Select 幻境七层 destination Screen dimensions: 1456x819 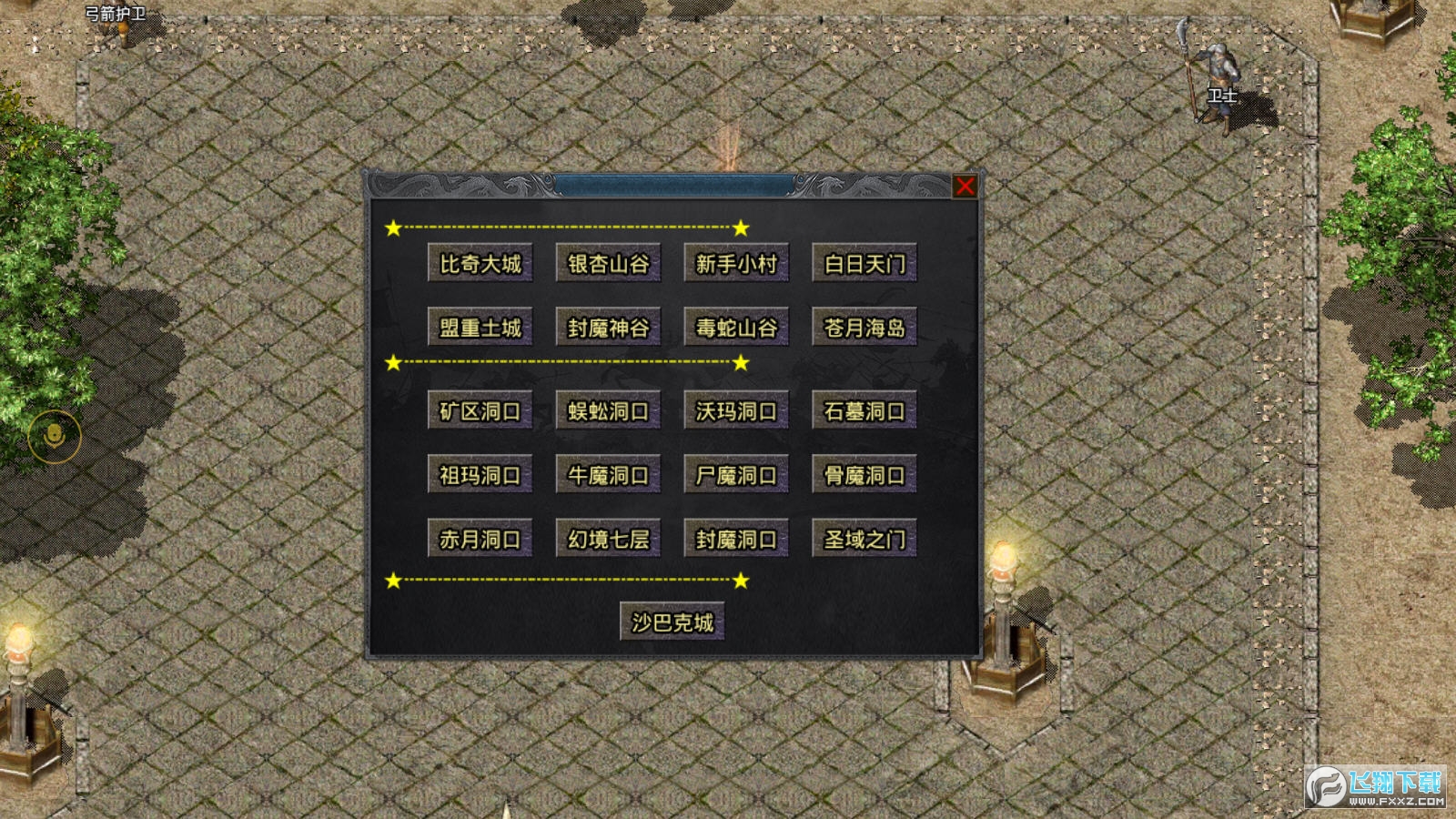coord(608,539)
